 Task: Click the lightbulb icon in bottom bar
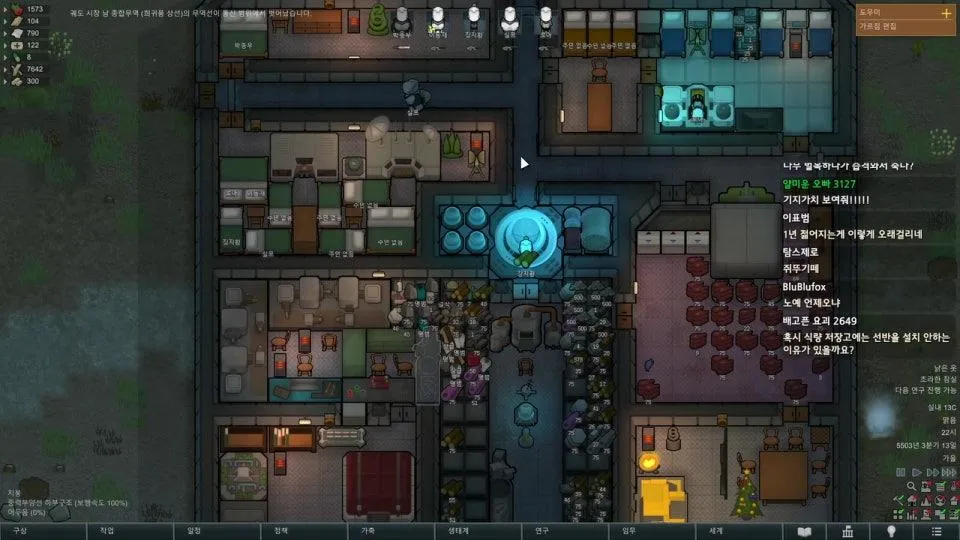pos(891,531)
